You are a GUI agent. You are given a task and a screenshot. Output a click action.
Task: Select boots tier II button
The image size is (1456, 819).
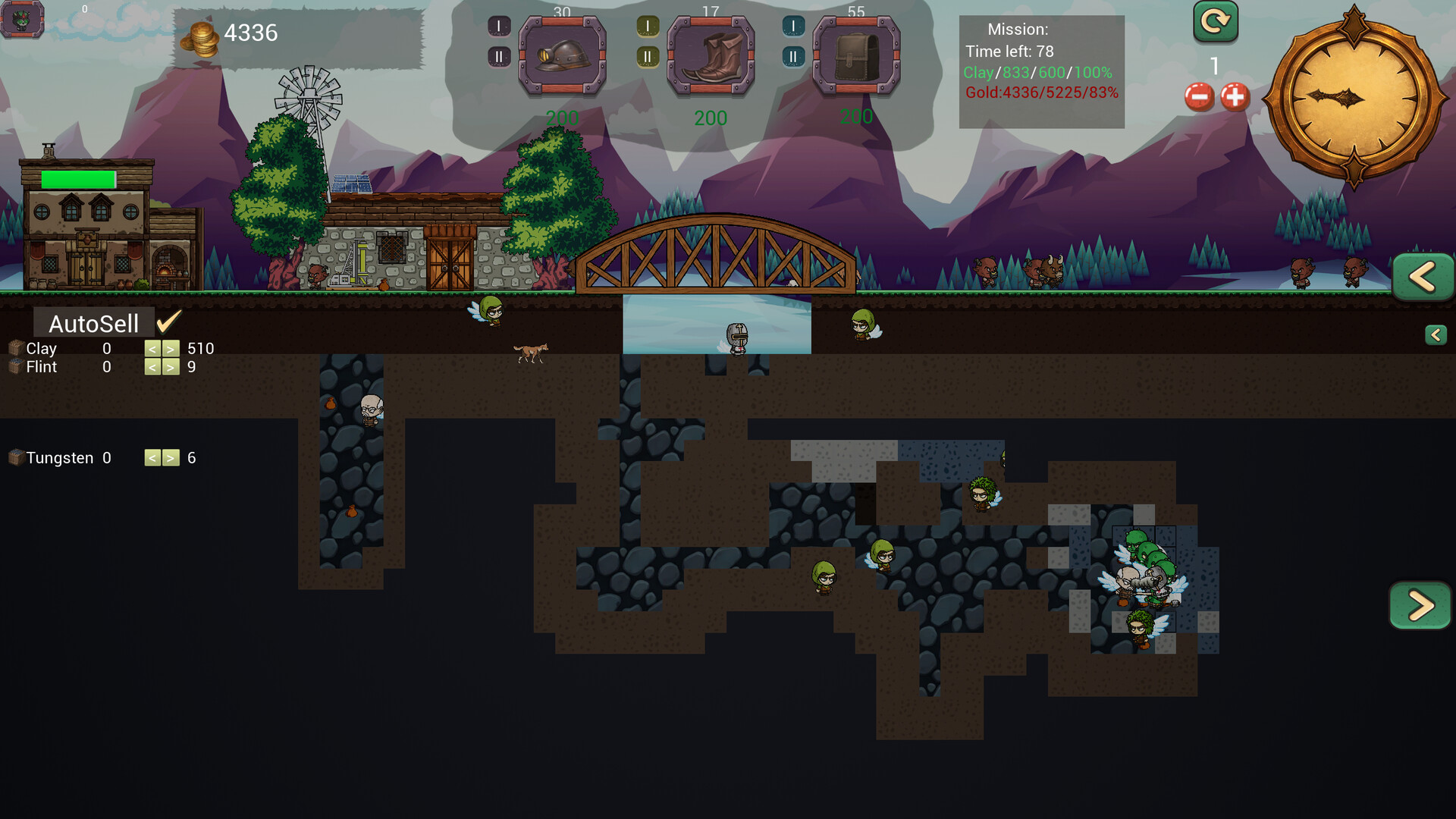[x=647, y=57]
